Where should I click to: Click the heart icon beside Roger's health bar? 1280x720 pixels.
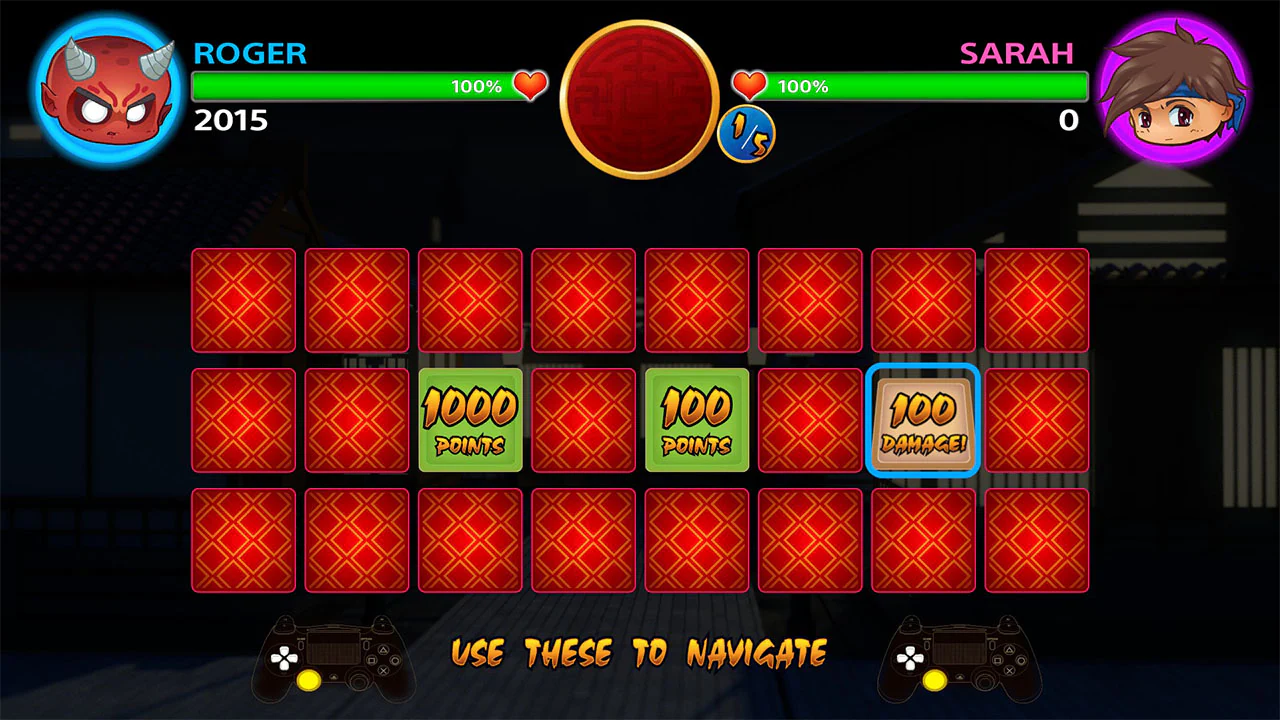click(x=529, y=87)
